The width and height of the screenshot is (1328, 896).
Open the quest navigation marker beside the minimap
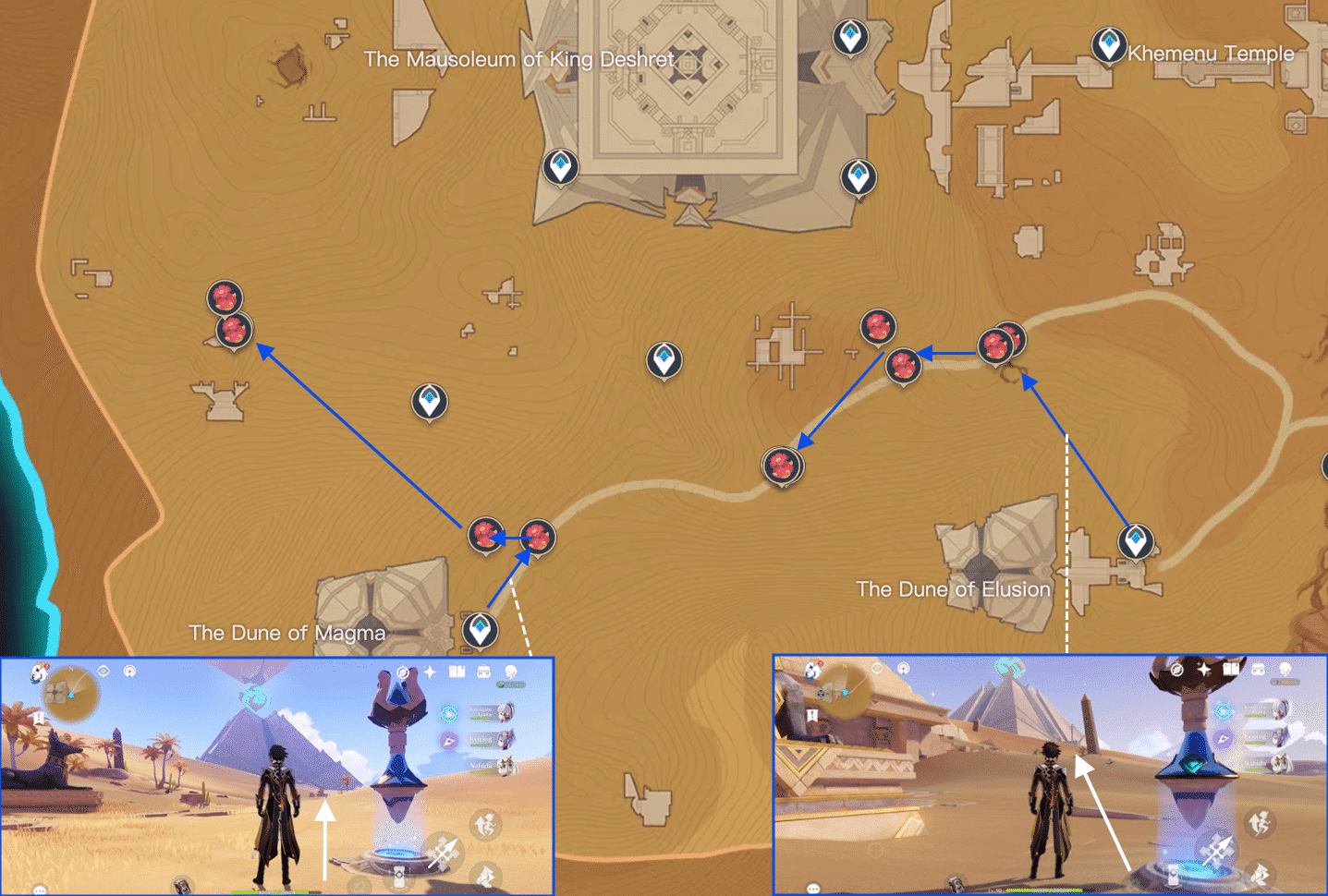pos(39,717)
